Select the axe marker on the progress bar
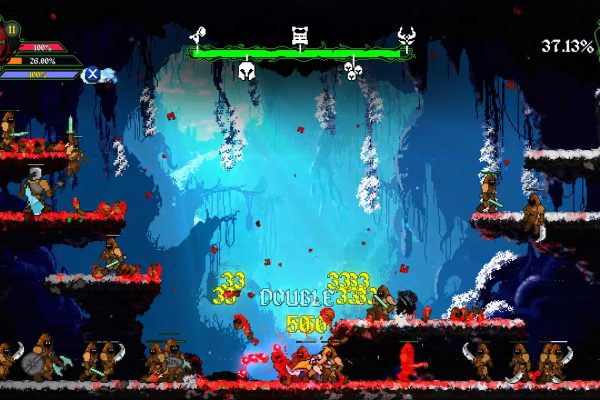Screen dimensions: 600x400 click(199, 38)
